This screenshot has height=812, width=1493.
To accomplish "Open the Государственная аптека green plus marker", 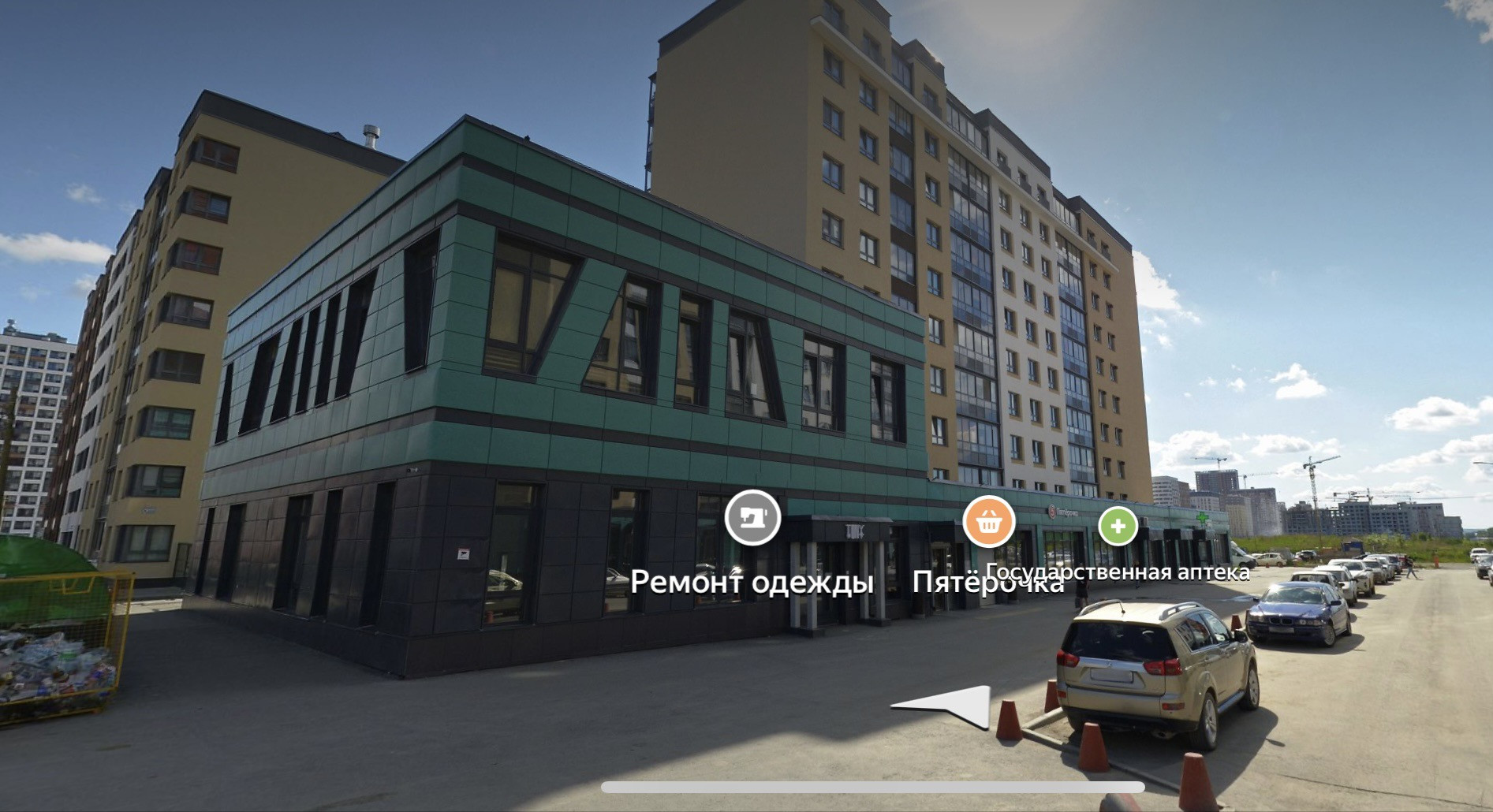I will point(1118,526).
